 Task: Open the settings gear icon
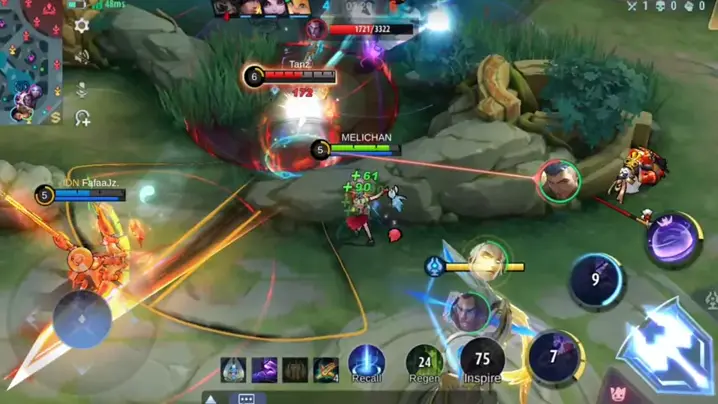[82, 26]
